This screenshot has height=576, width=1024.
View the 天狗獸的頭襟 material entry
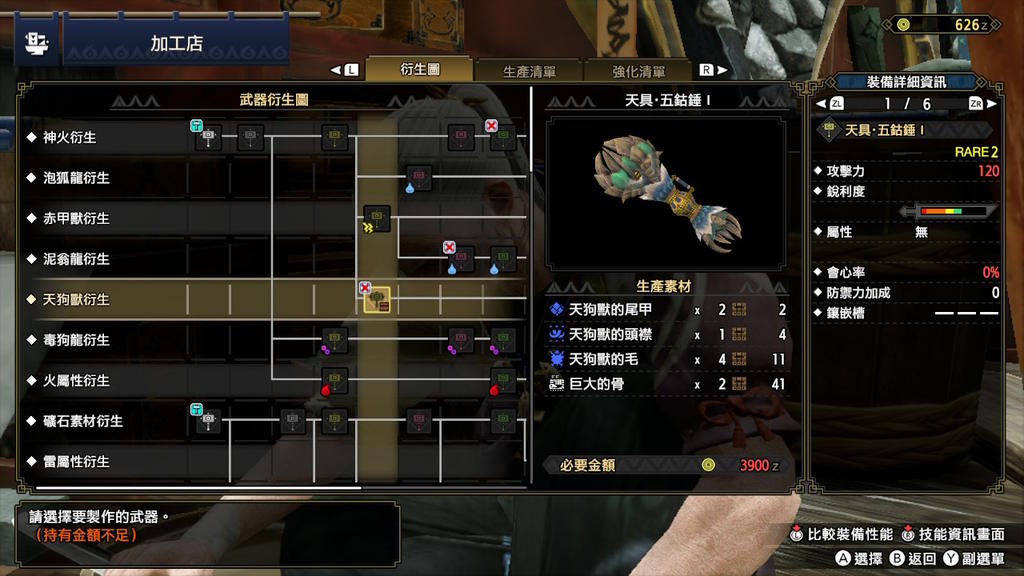(x=610, y=335)
